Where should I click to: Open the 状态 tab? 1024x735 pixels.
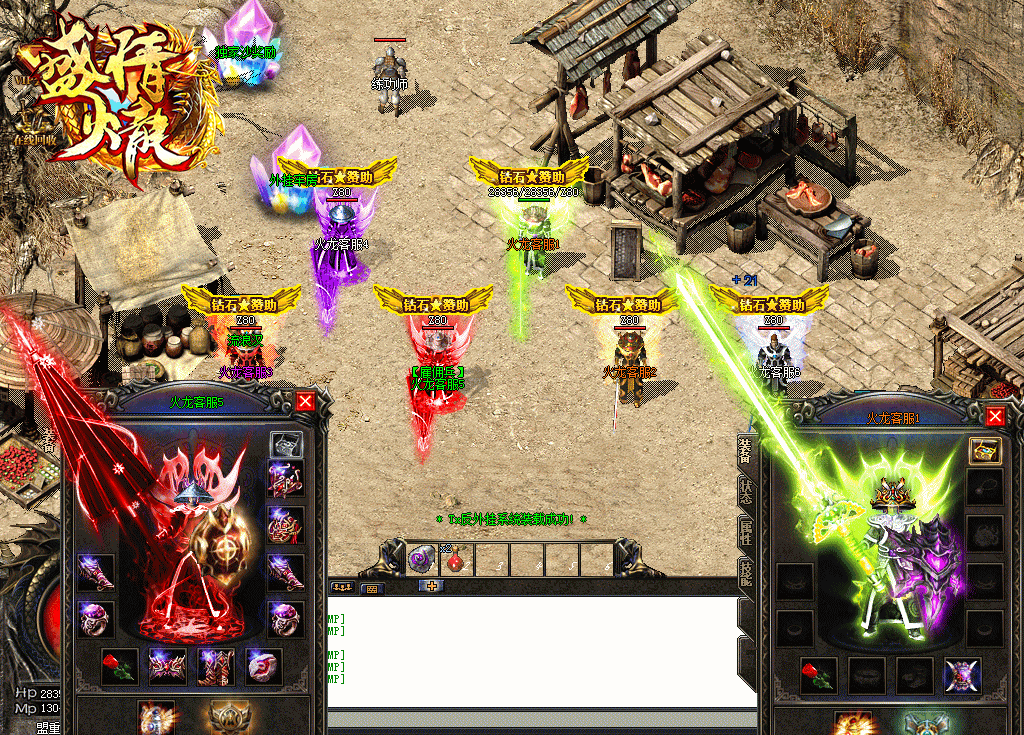click(x=745, y=491)
